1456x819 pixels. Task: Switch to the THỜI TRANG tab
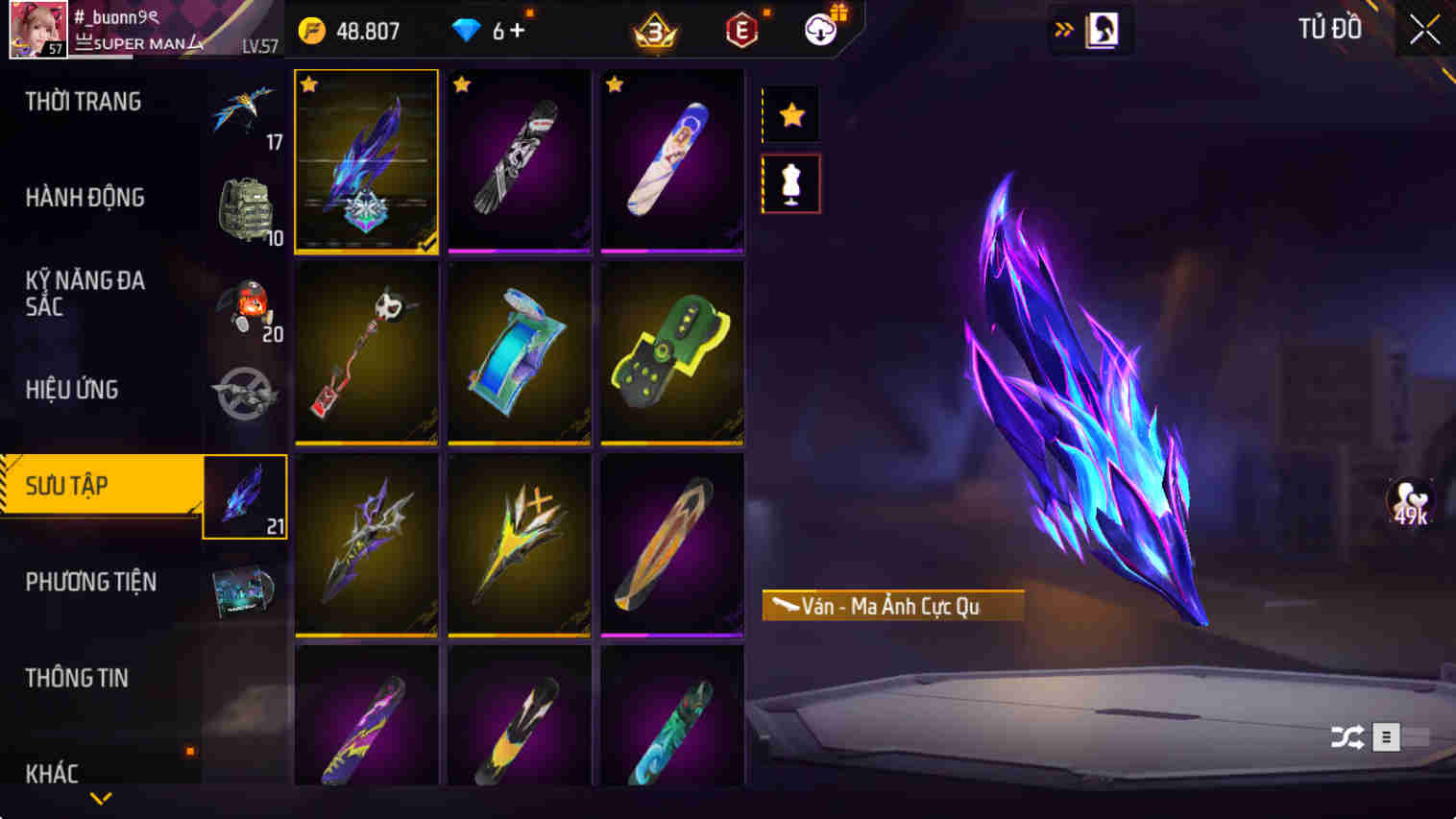pyautogui.click(x=84, y=101)
